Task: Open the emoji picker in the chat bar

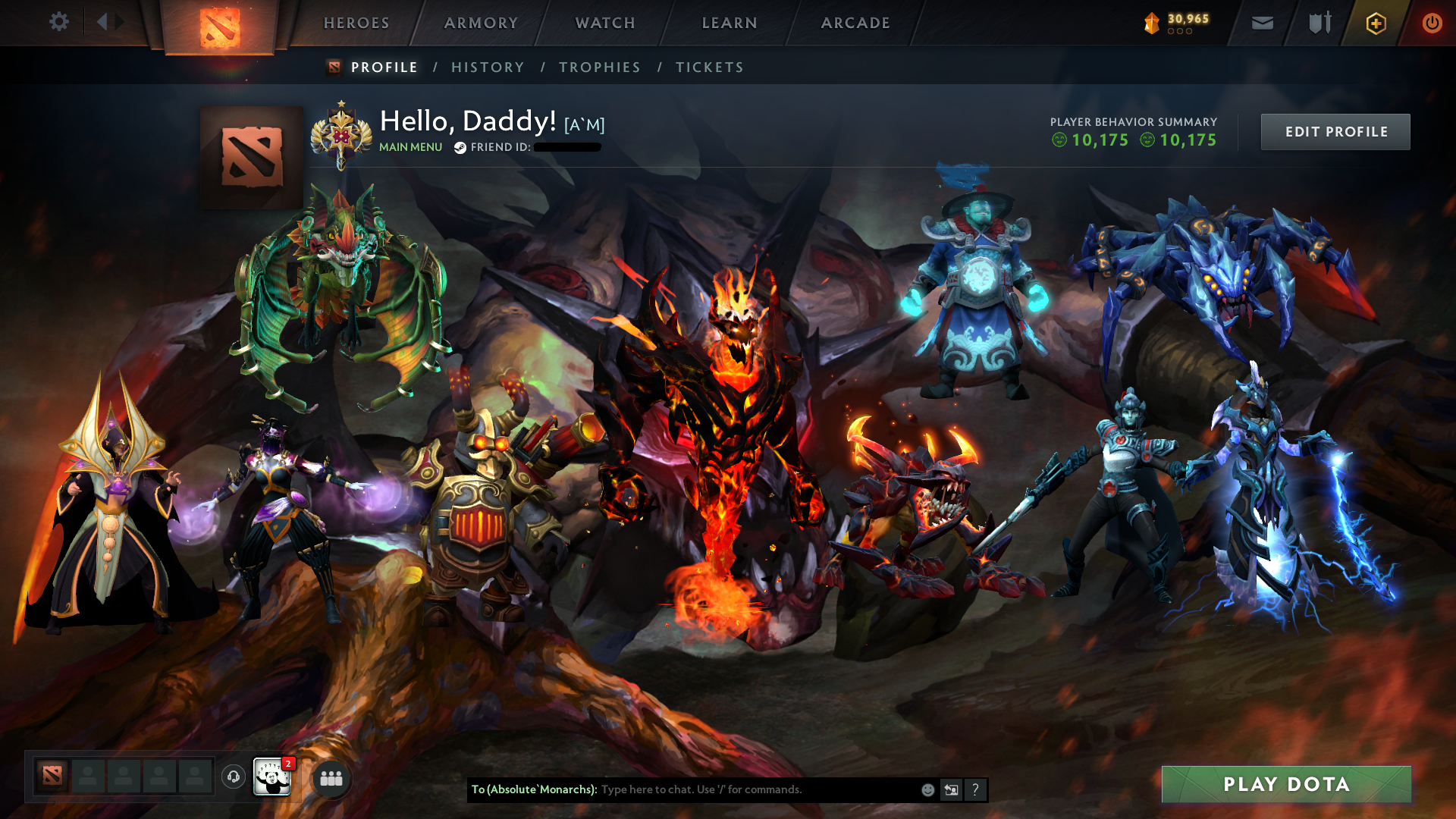Action: [x=927, y=789]
